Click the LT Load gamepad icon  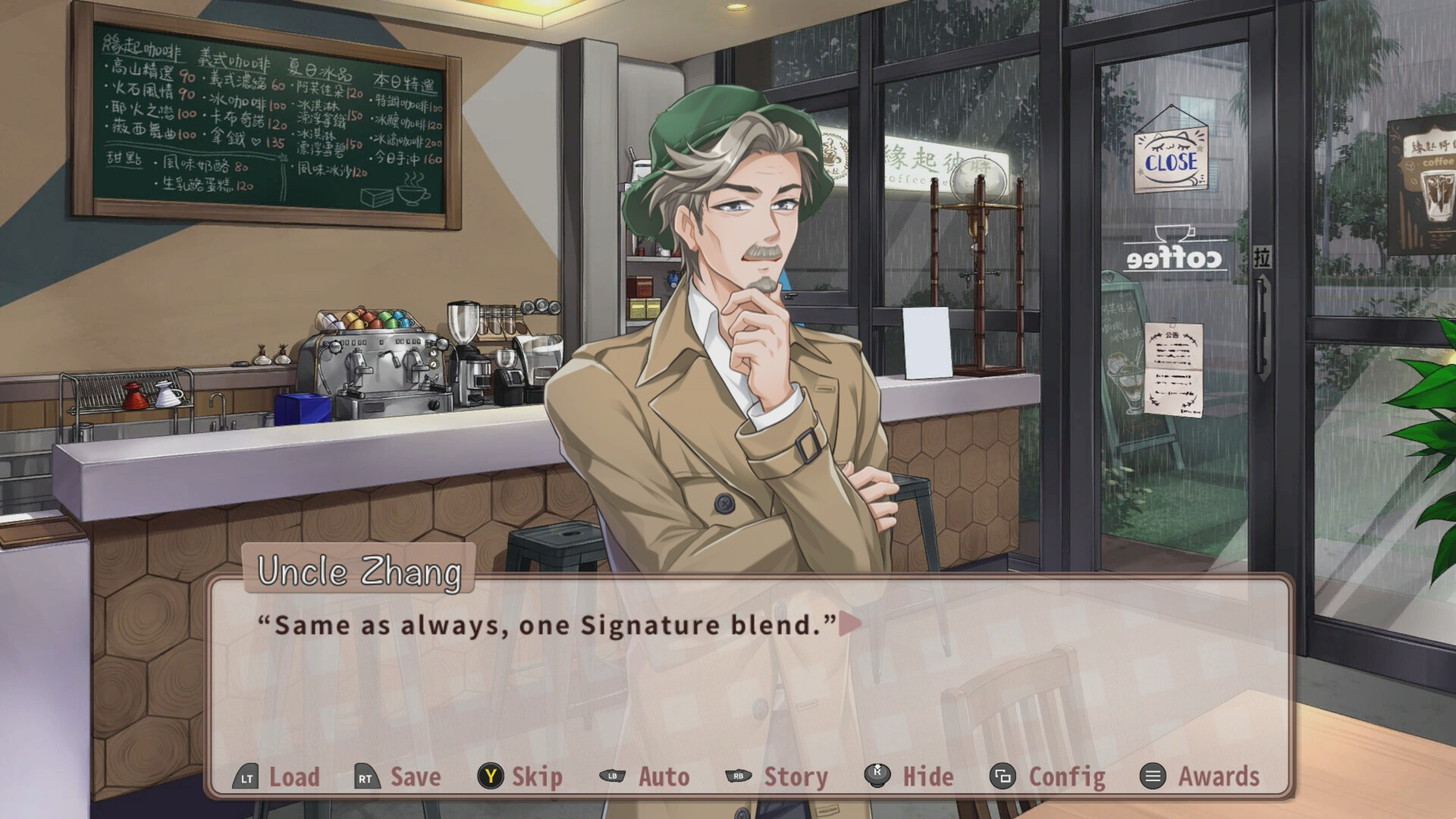246,777
